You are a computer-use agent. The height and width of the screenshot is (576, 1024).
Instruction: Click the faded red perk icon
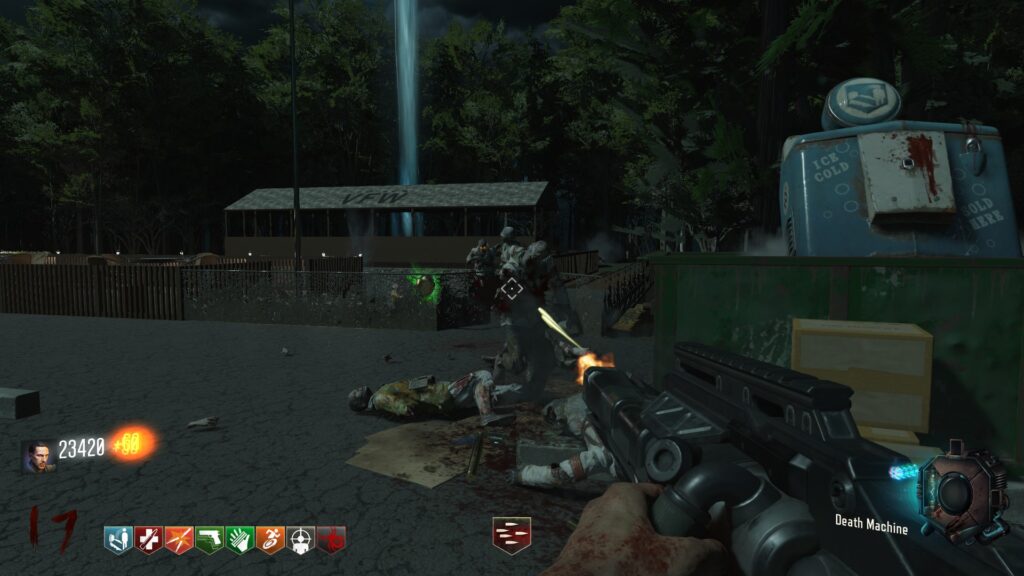click(x=331, y=540)
